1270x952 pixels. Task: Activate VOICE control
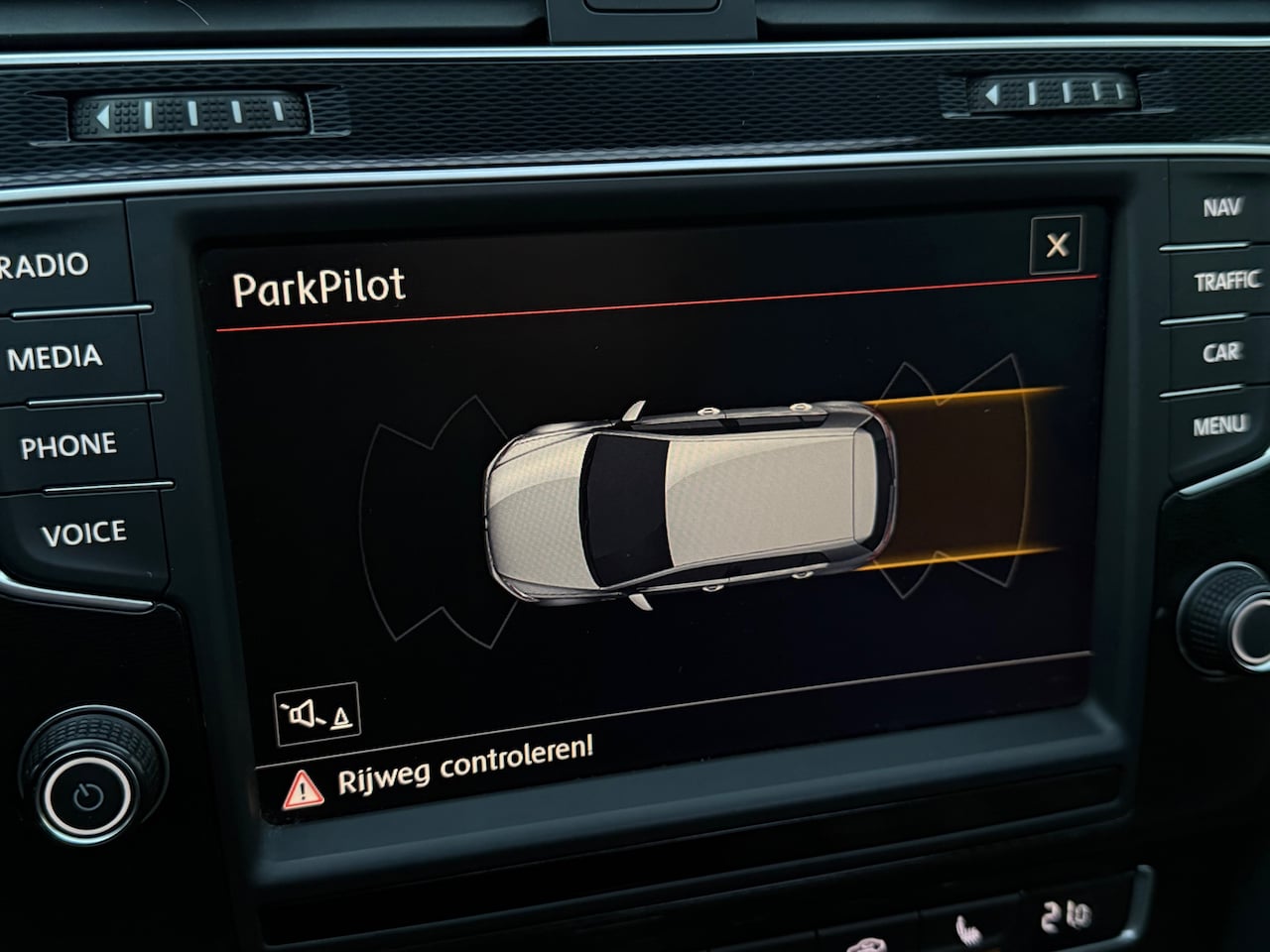pos(83,535)
